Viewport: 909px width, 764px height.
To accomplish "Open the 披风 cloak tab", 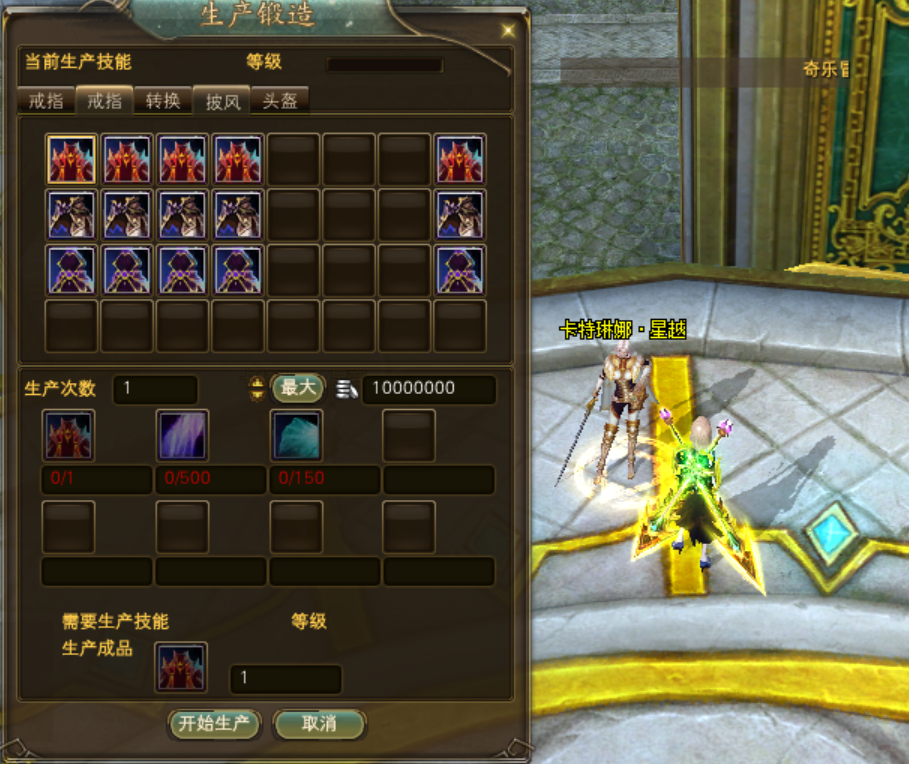I will pos(222,101).
